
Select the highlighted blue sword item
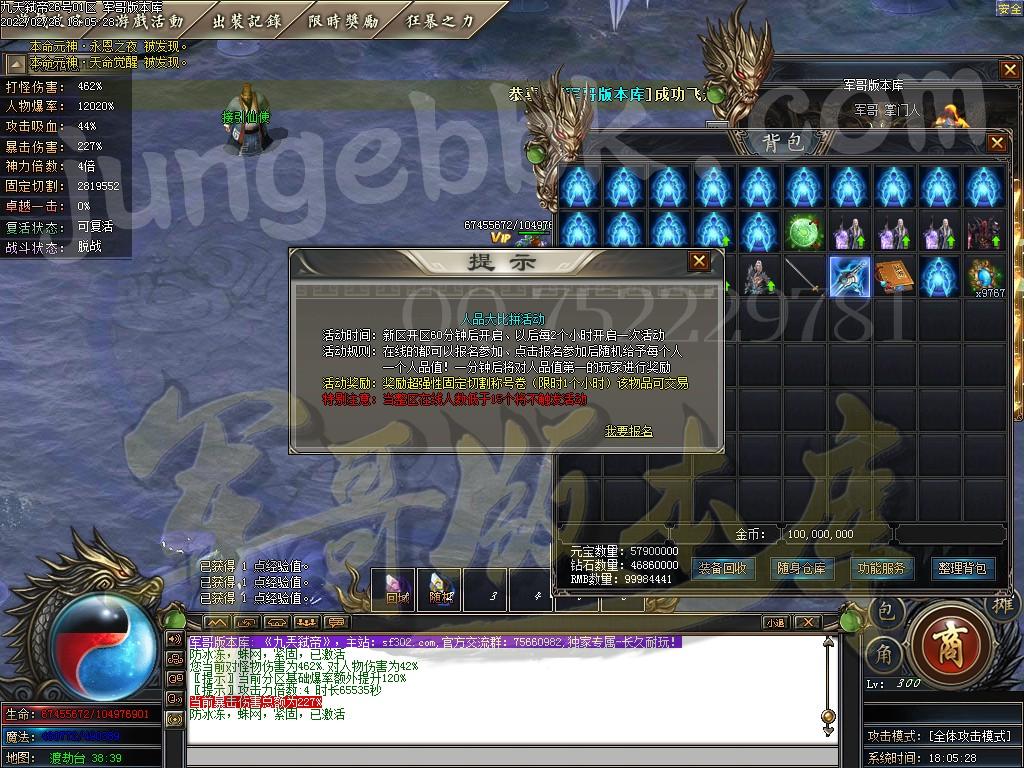(849, 277)
